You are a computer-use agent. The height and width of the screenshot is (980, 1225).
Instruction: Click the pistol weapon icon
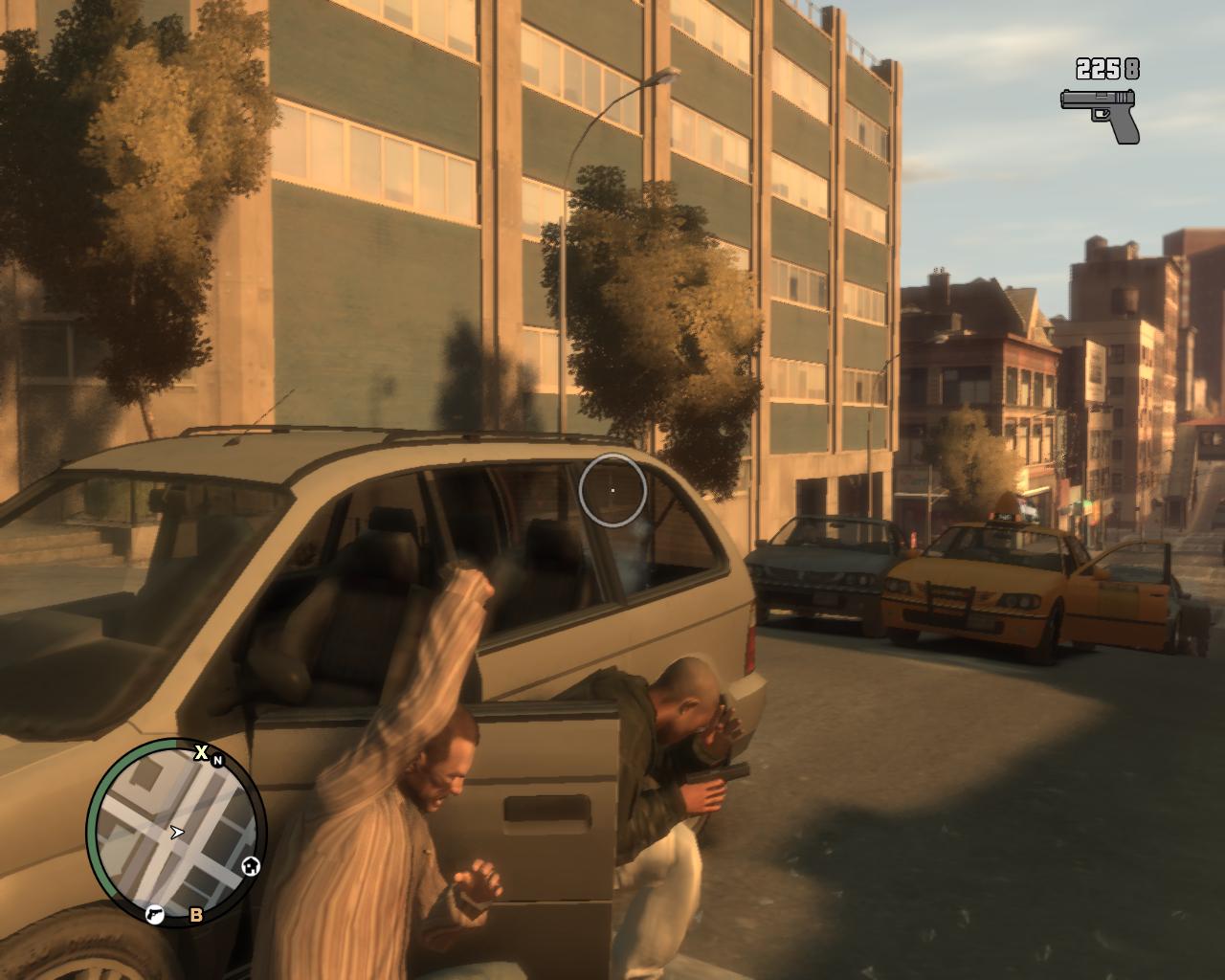pos(1100,113)
